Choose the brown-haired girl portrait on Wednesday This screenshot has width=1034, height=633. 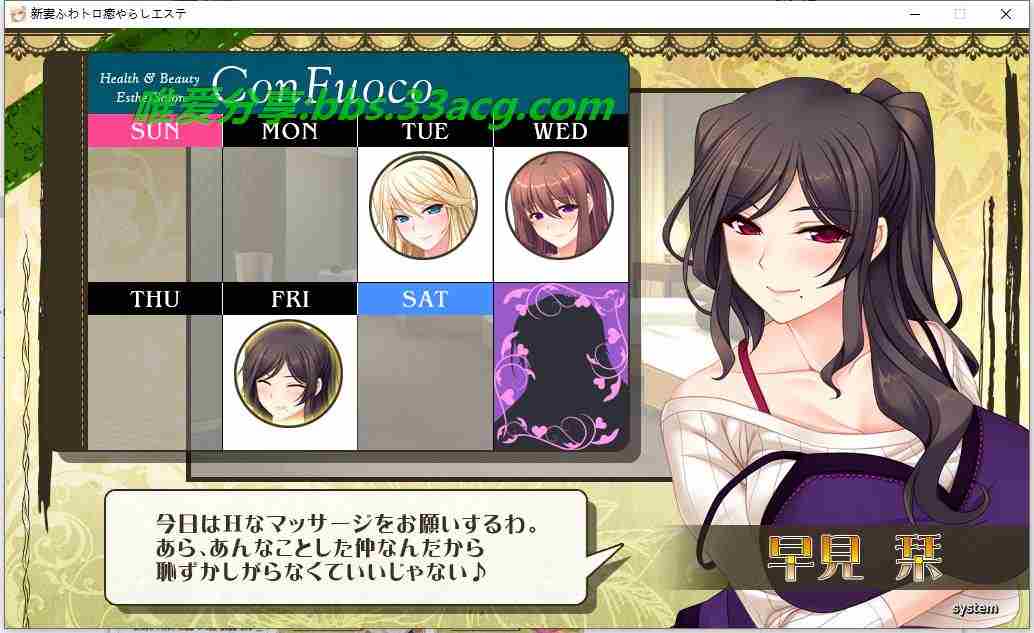point(559,206)
